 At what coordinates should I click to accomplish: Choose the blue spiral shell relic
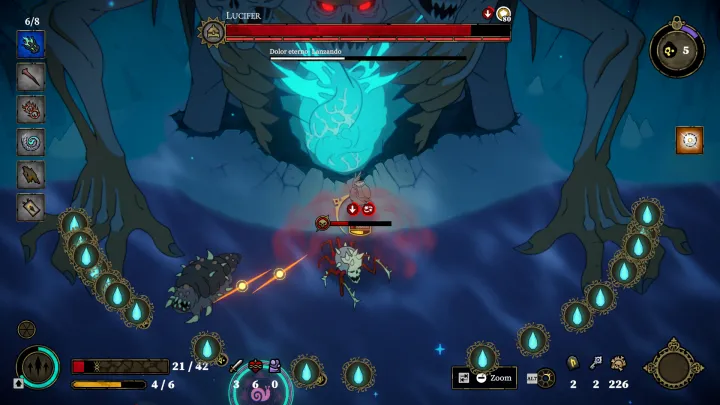(30, 141)
